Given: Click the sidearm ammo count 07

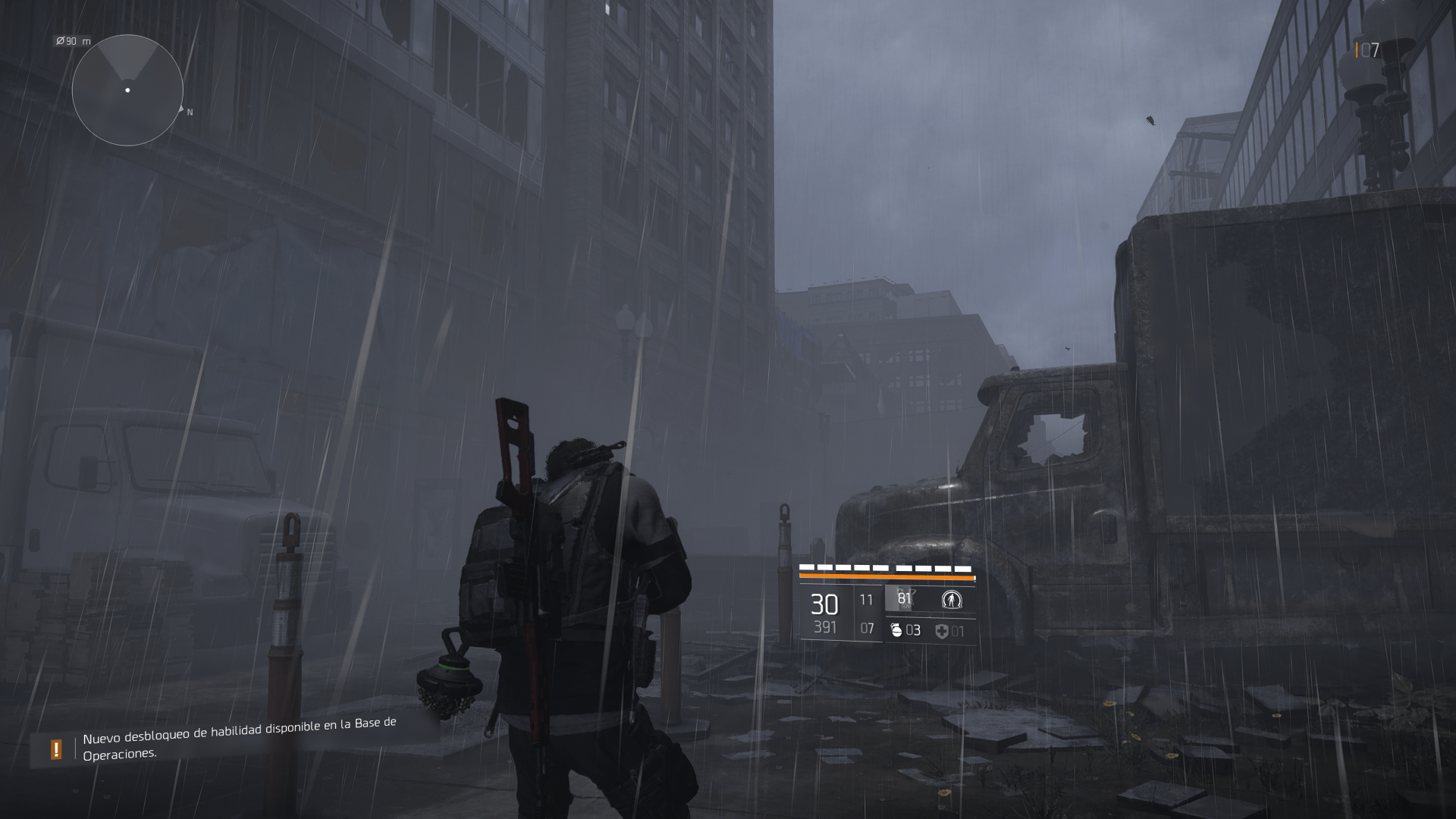Looking at the screenshot, I should point(866,627).
